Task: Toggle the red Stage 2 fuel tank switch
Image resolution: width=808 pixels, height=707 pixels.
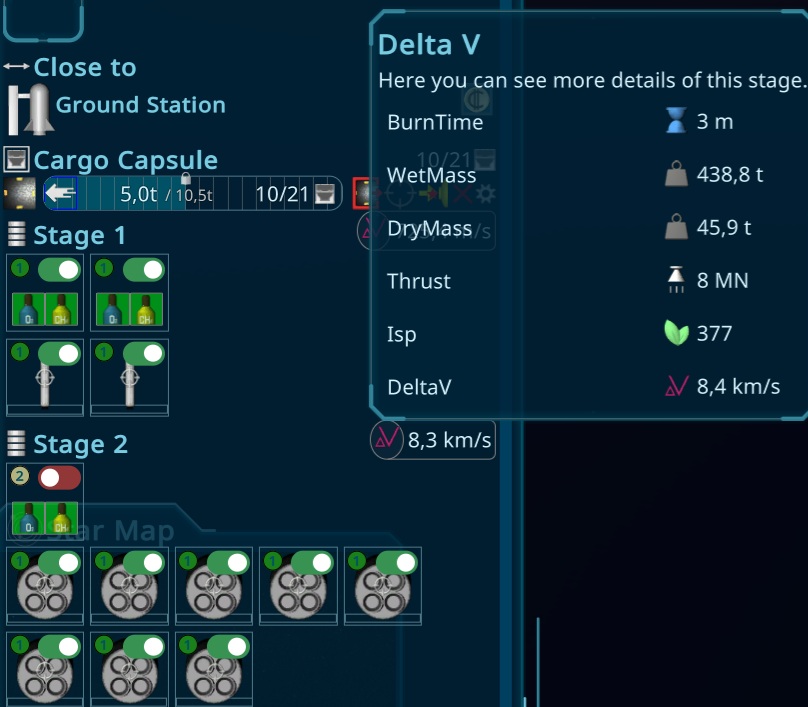Action: 59,478
